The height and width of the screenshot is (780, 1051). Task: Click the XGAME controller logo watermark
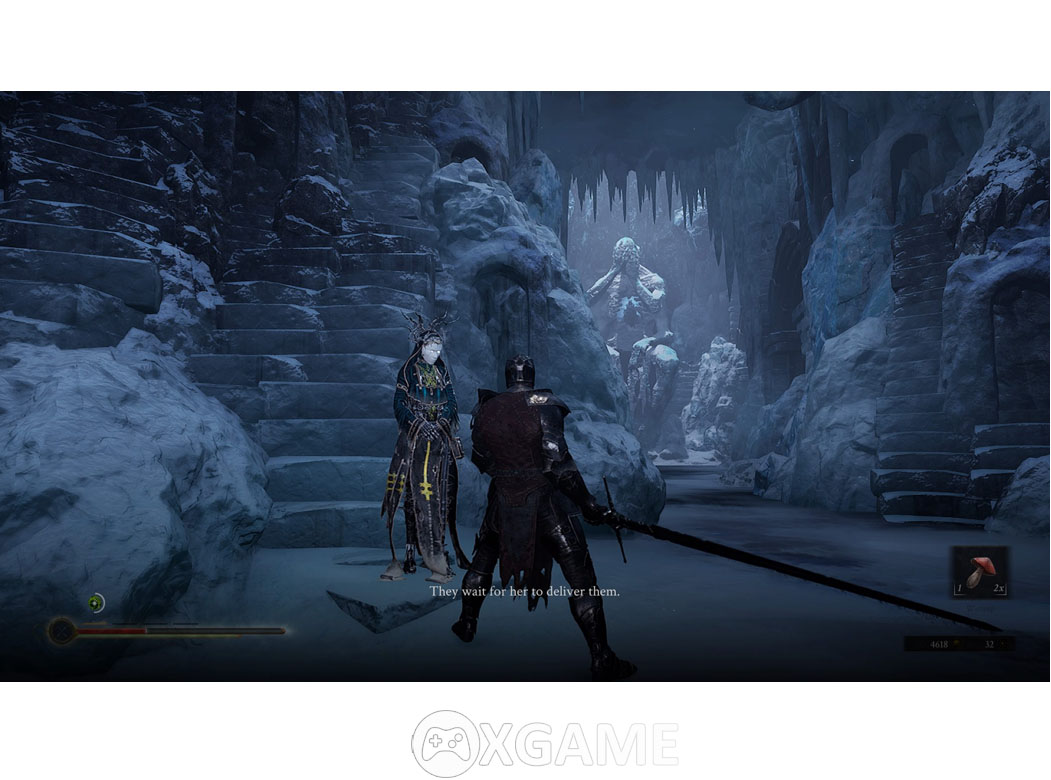444,744
